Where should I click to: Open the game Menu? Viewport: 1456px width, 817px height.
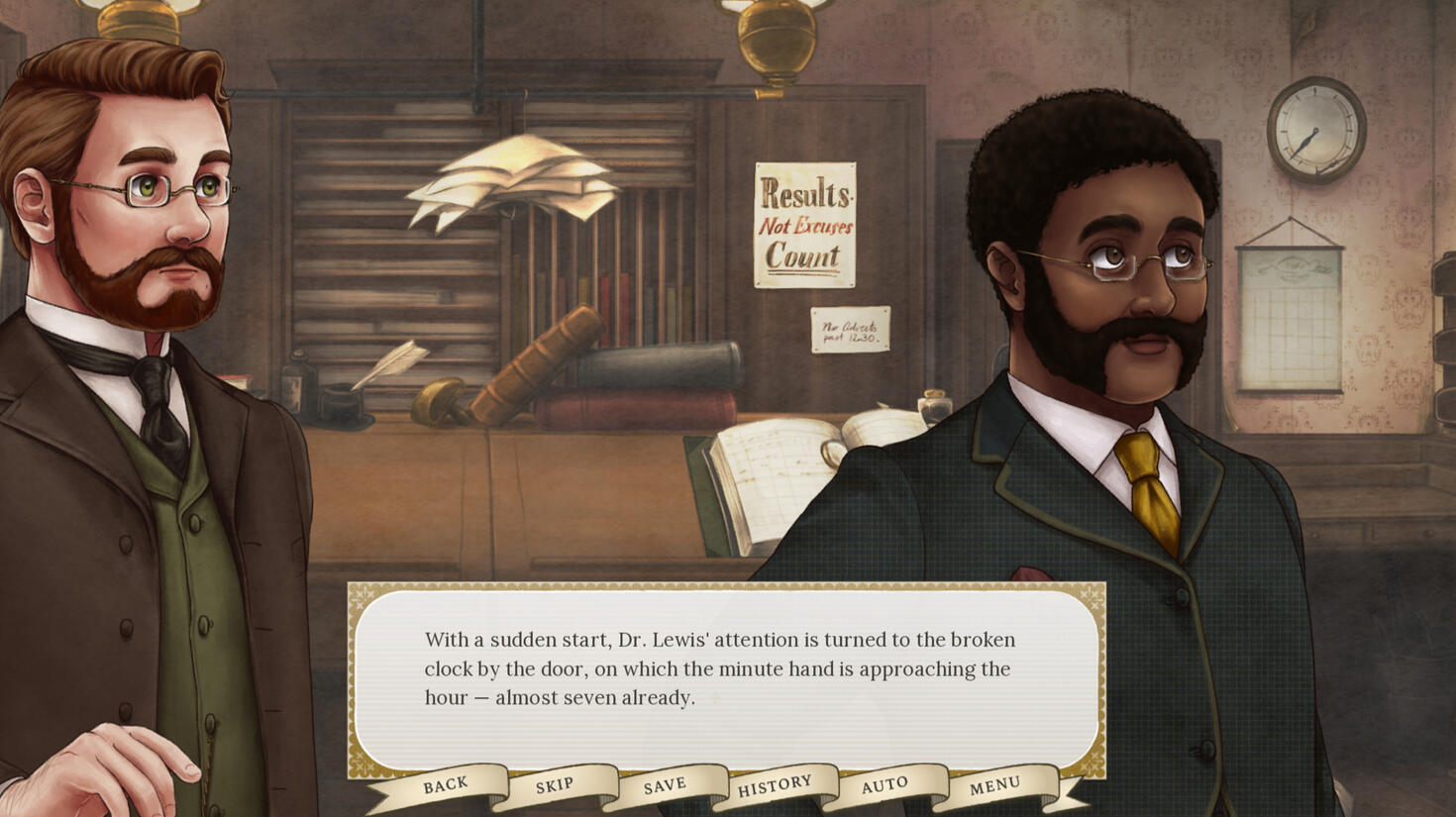pyautogui.click(x=994, y=786)
